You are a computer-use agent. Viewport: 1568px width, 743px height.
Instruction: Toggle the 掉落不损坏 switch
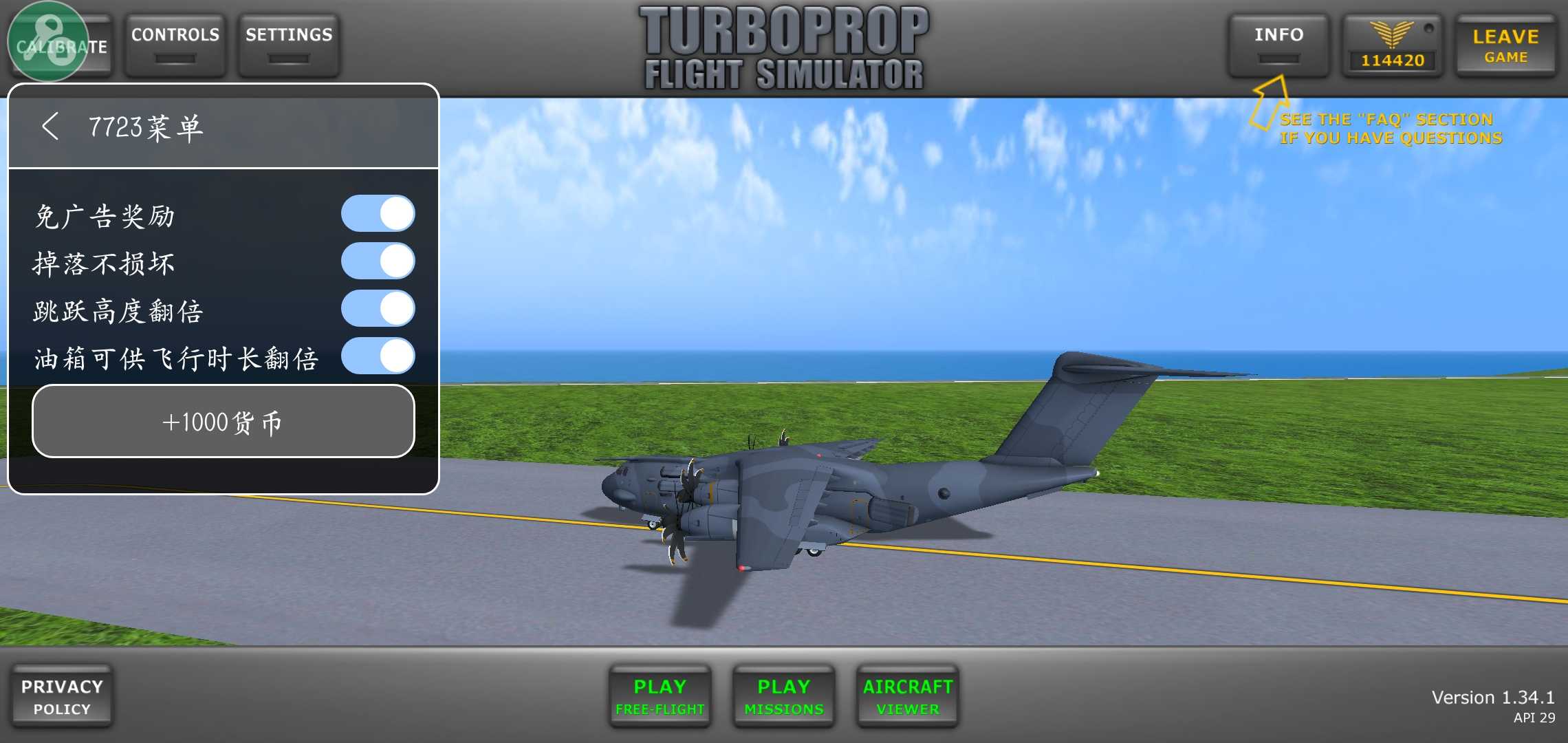coord(378,261)
